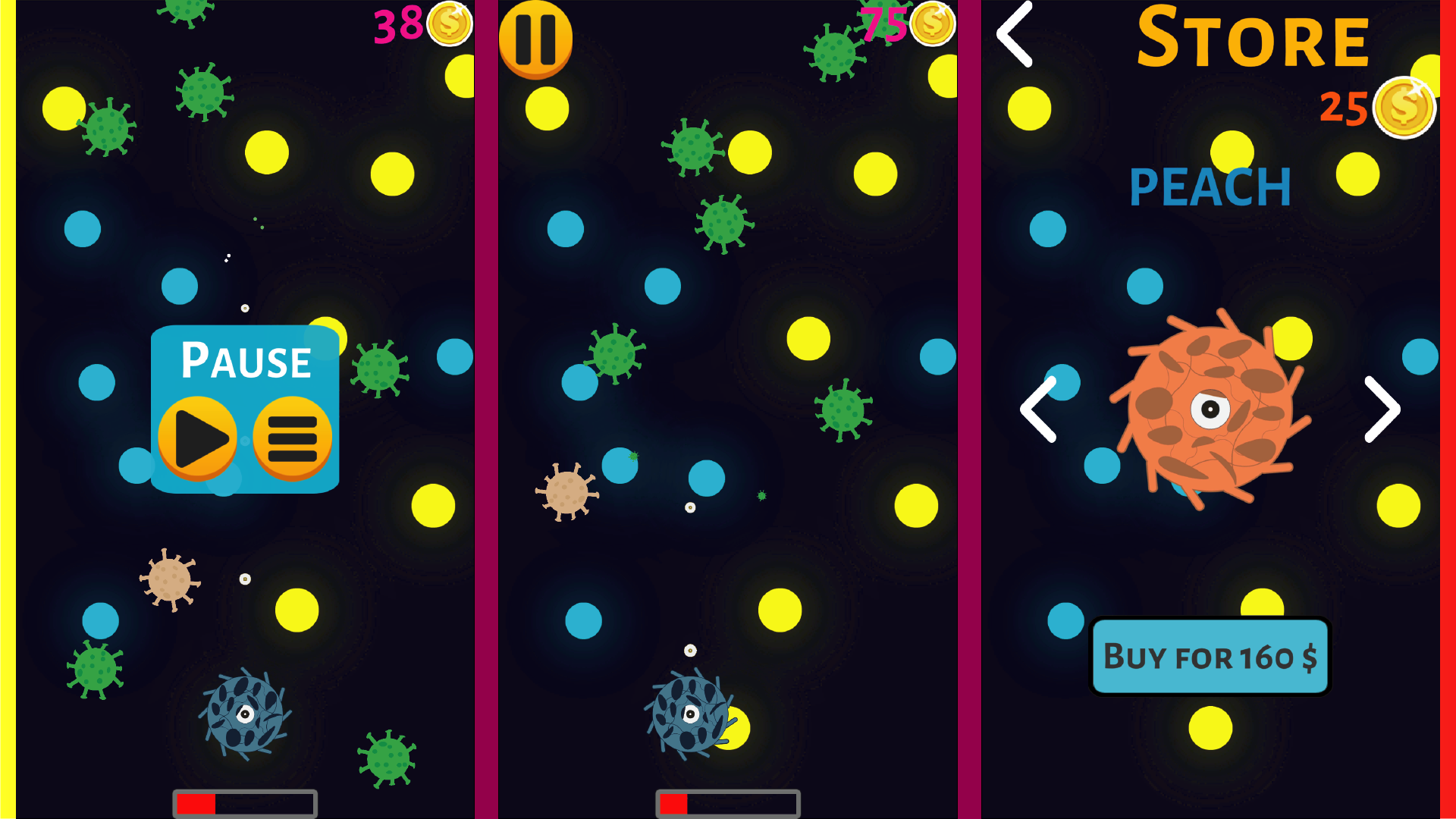The height and width of the screenshot is (819, 1456).
Task: Click the red health bar at the bottom
Action: (x=196, y=802)
